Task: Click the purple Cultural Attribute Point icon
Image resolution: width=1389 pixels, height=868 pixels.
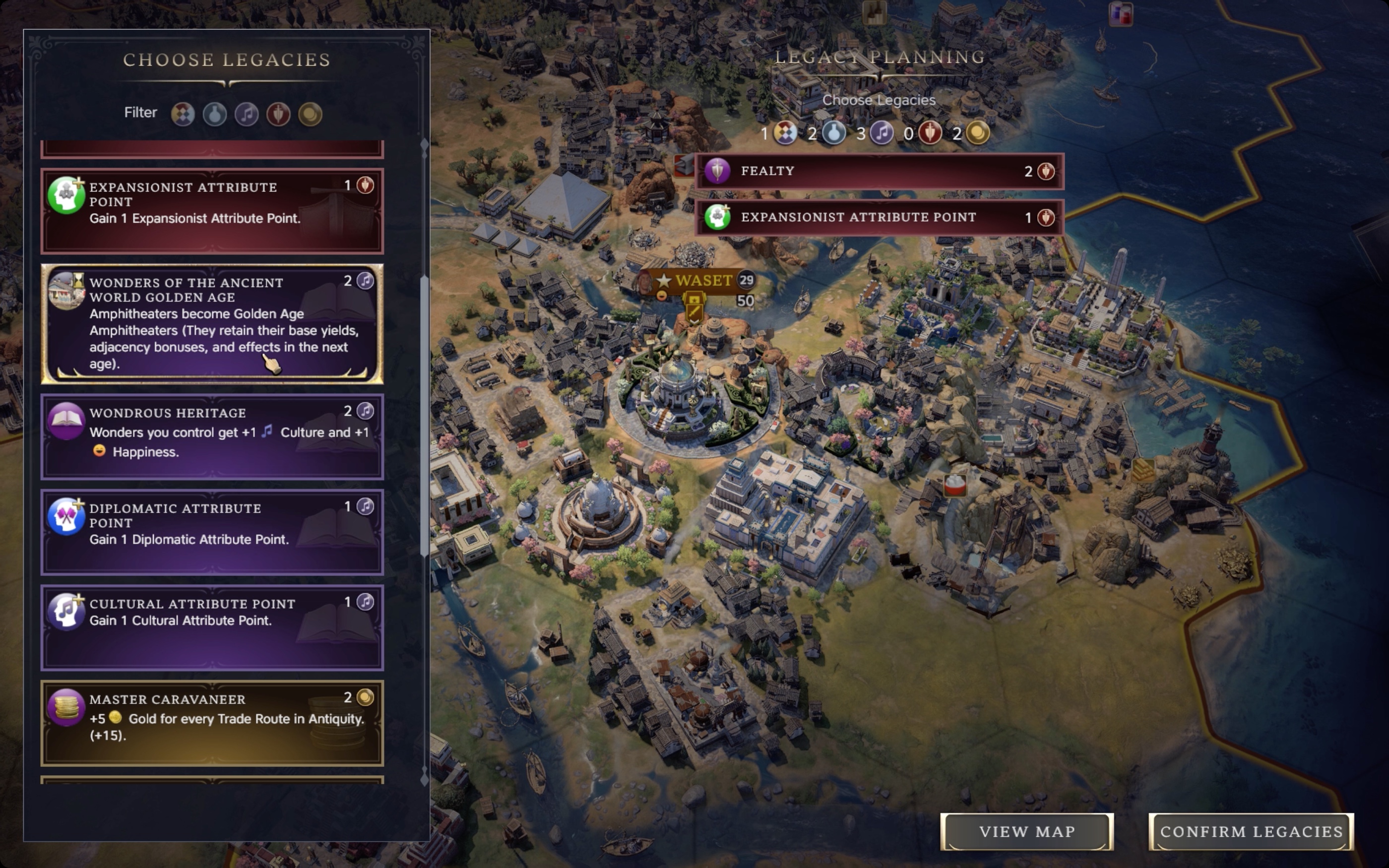Action: [66, 612]
